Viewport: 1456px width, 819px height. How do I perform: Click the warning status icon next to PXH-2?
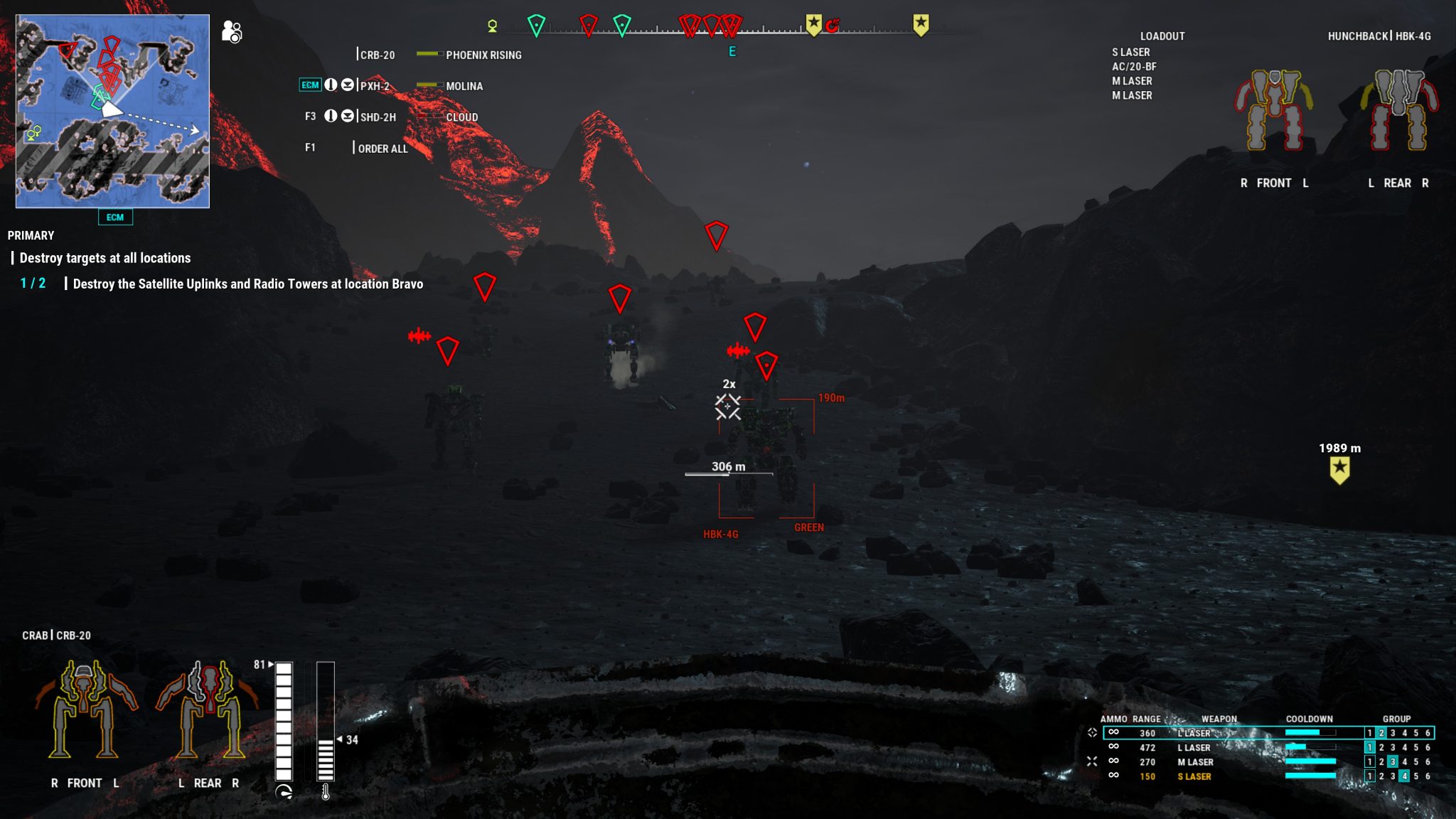pos(331,85)
